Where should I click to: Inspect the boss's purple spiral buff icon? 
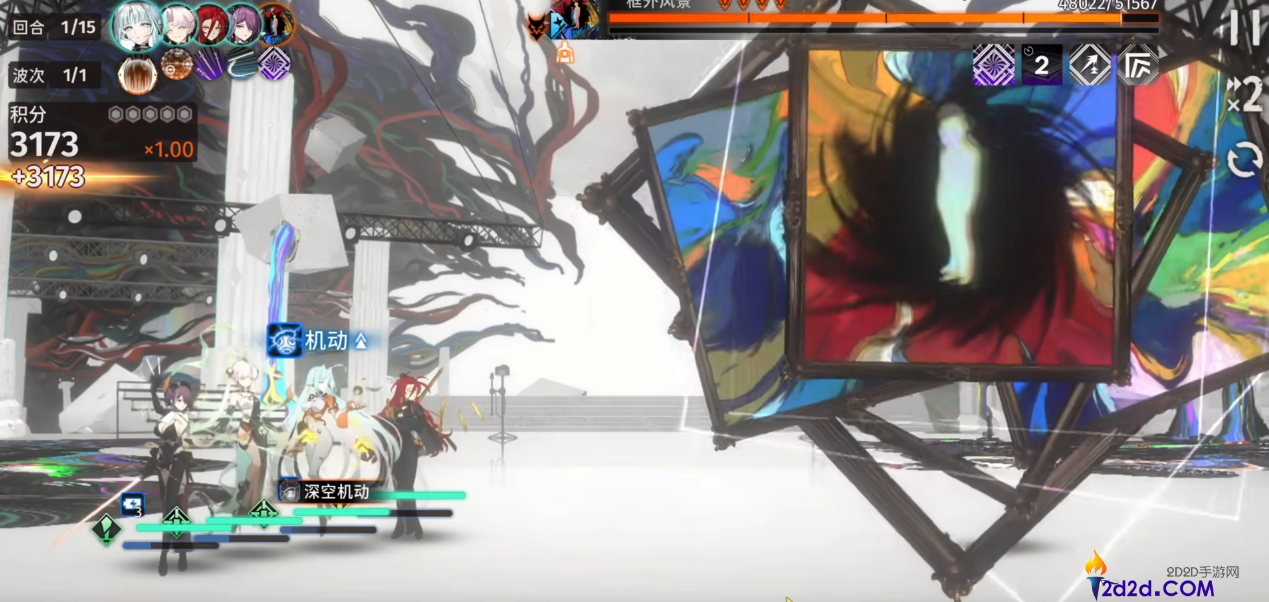[993, 65]
